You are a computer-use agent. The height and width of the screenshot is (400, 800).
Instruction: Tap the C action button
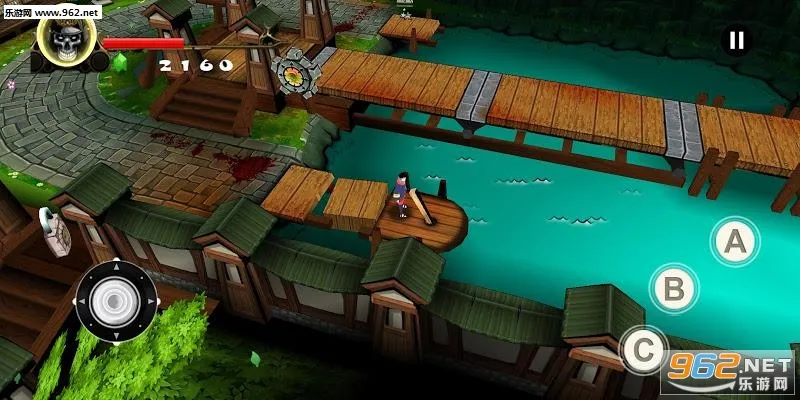coord(643,349)
